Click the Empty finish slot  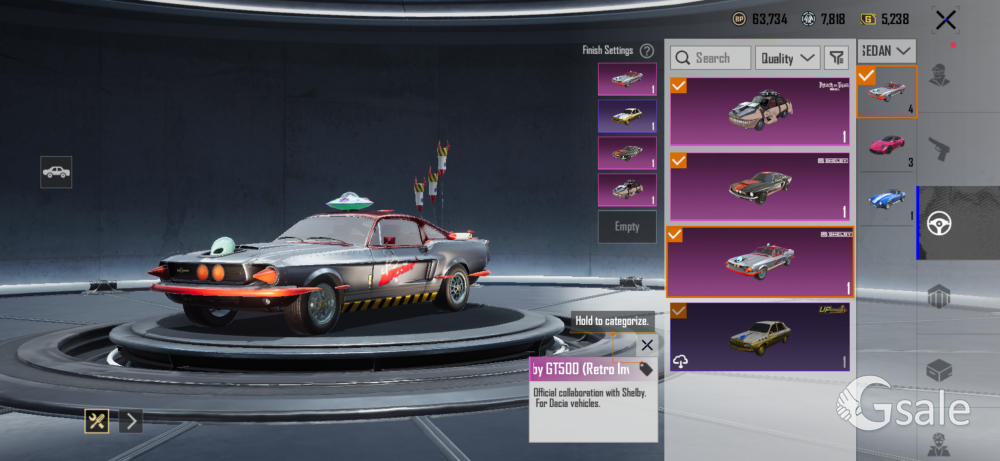click(x=627, y=227)
